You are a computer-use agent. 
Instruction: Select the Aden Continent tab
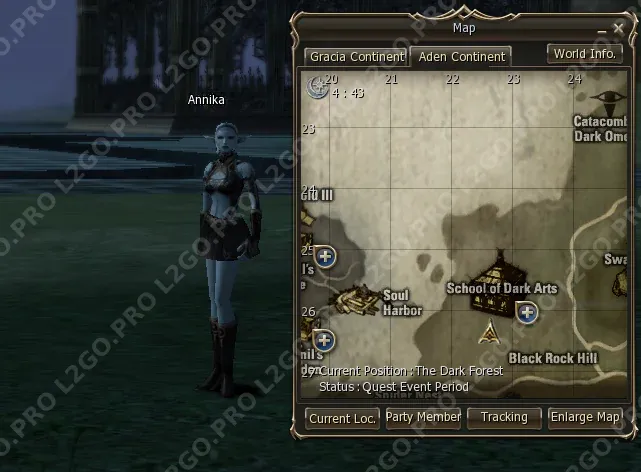(x=461, y=57)
